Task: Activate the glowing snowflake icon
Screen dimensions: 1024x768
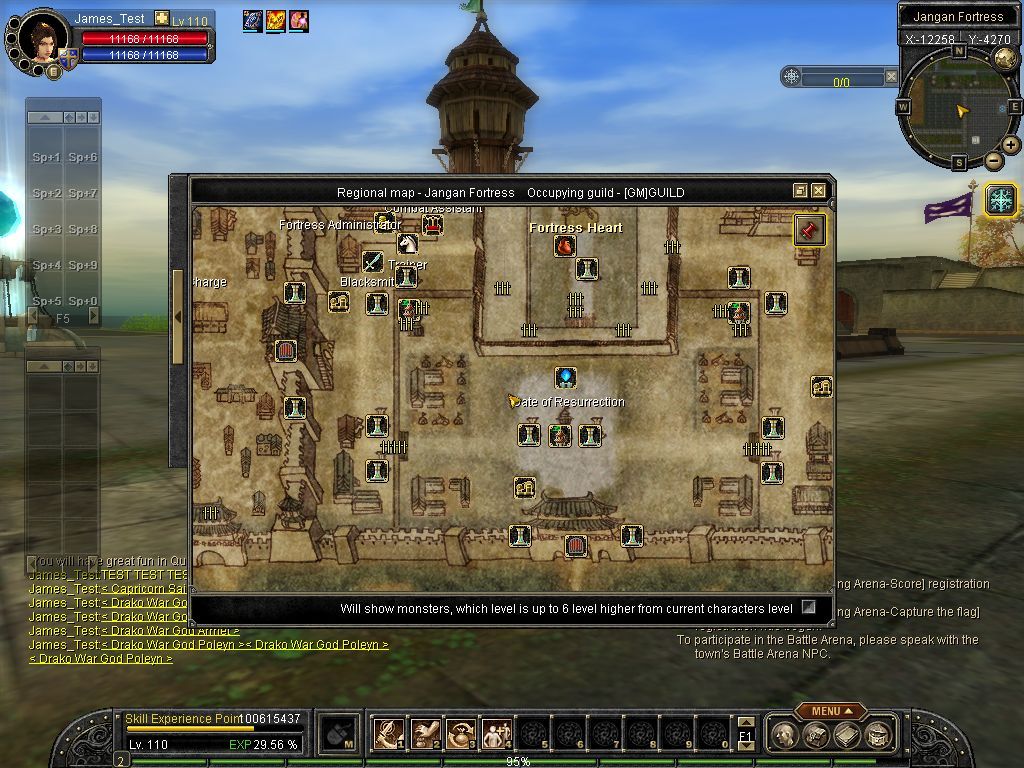Action: (x=1000, y=200)
